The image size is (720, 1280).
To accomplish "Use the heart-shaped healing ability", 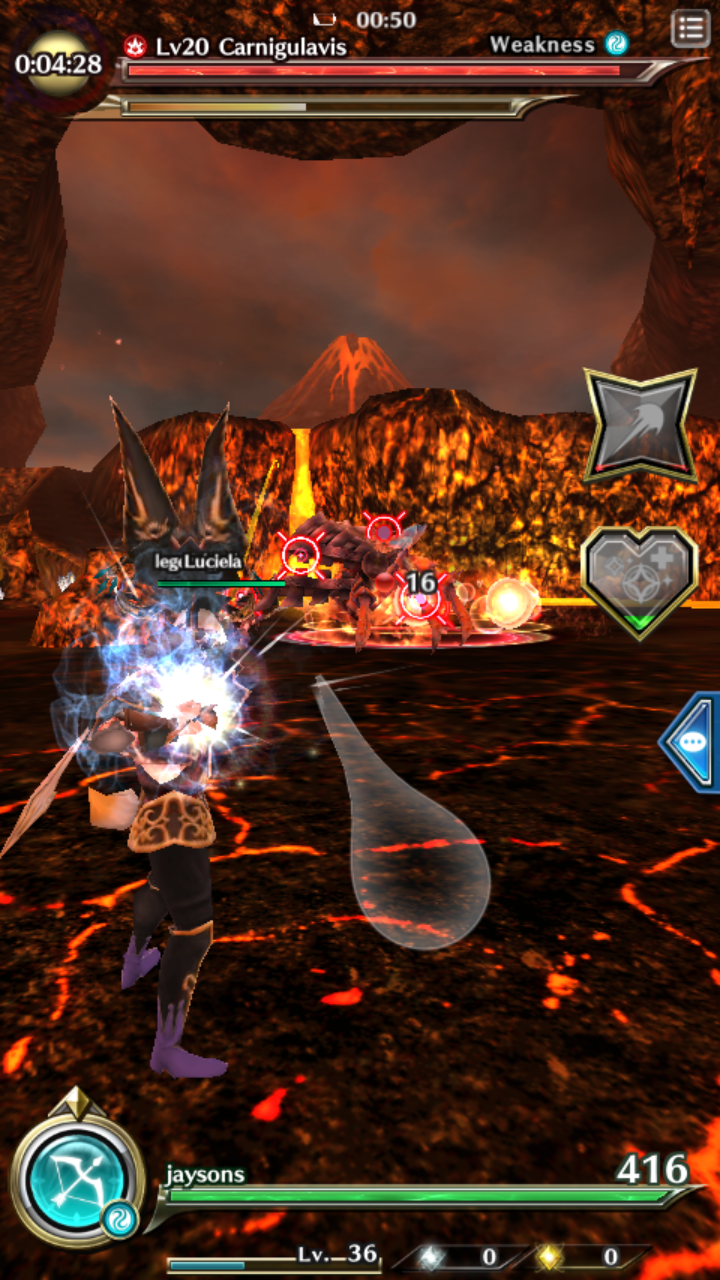I will [640, 580].
